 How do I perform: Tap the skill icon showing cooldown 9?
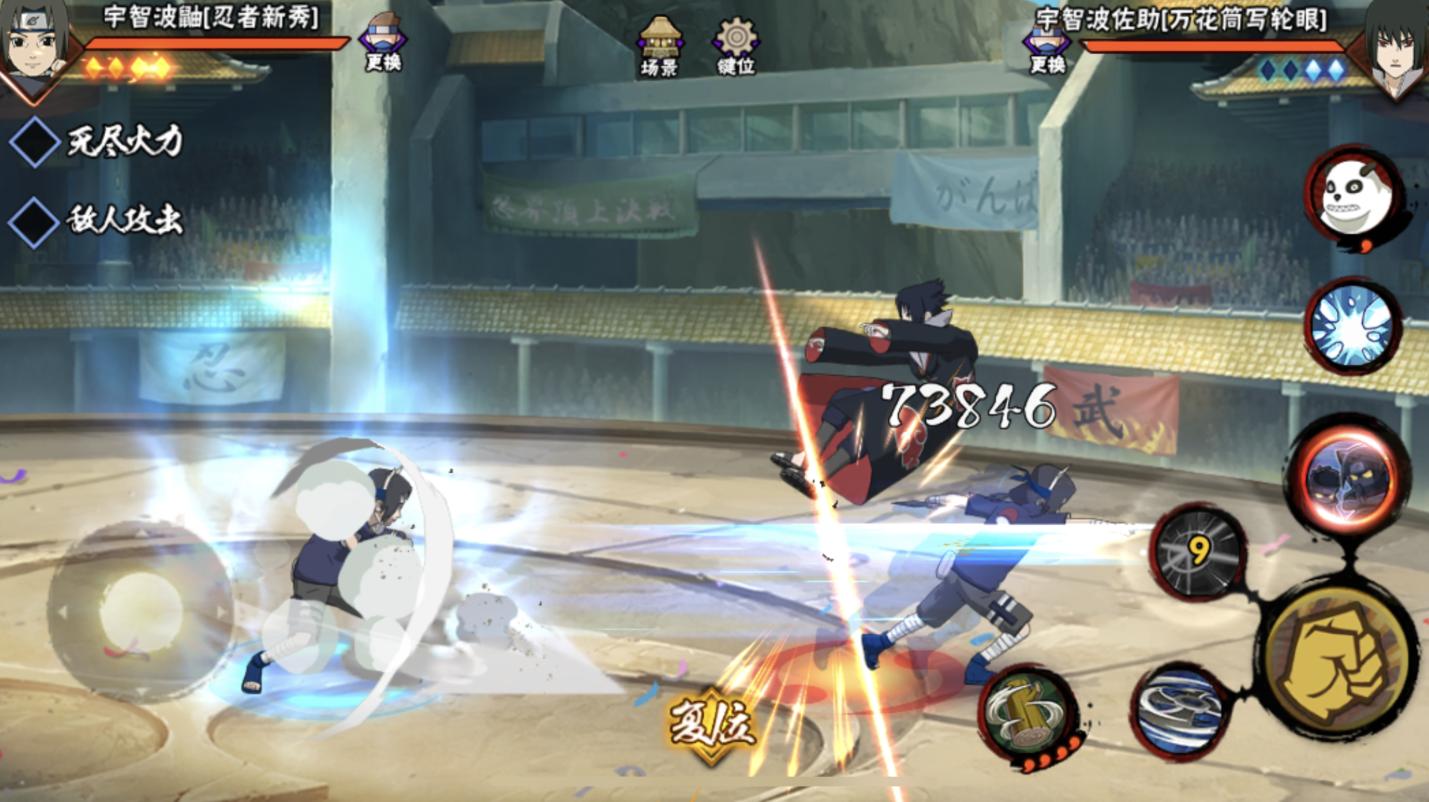coord(1196,551)
